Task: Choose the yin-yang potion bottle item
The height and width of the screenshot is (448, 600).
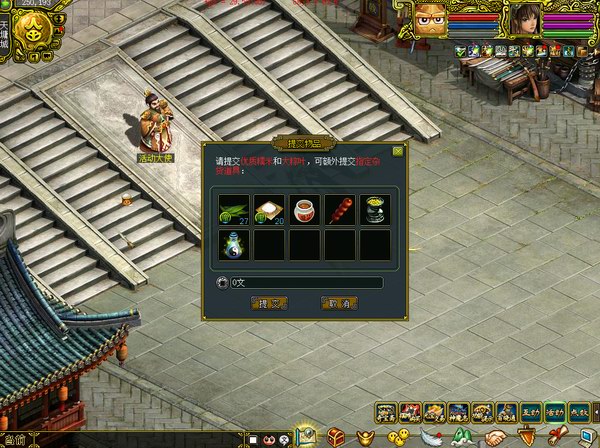Action: pos(234,245)
